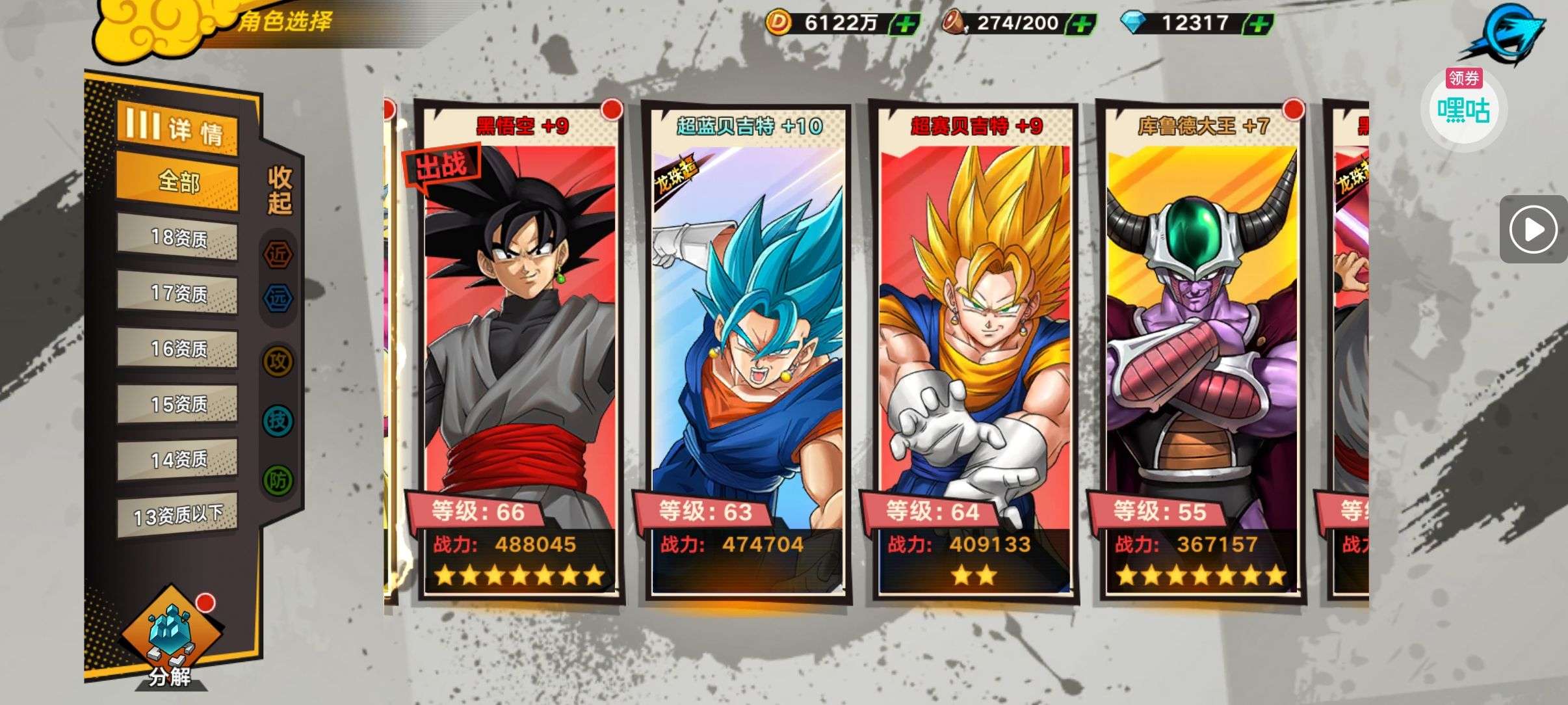1568x705 pixels.
Task: Collapse the filter panel with 收起
Action: point(280,190)
